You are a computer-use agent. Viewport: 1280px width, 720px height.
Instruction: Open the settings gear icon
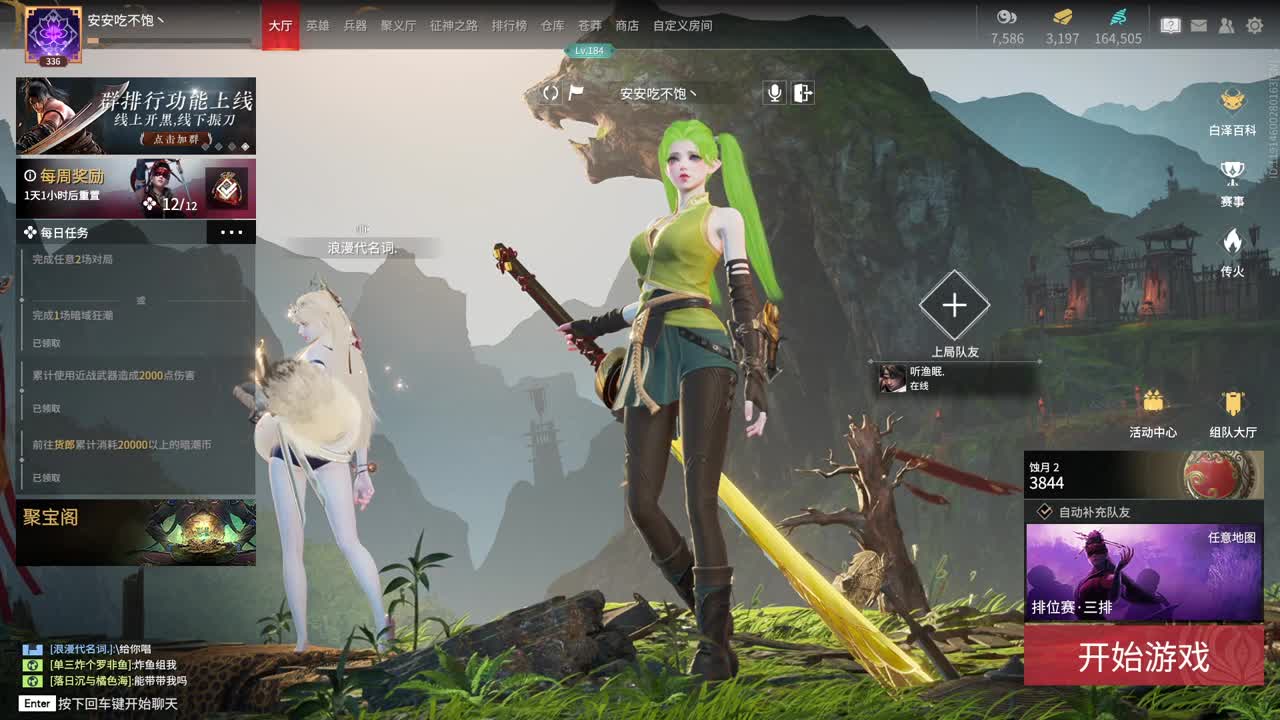coord(1254,26)
